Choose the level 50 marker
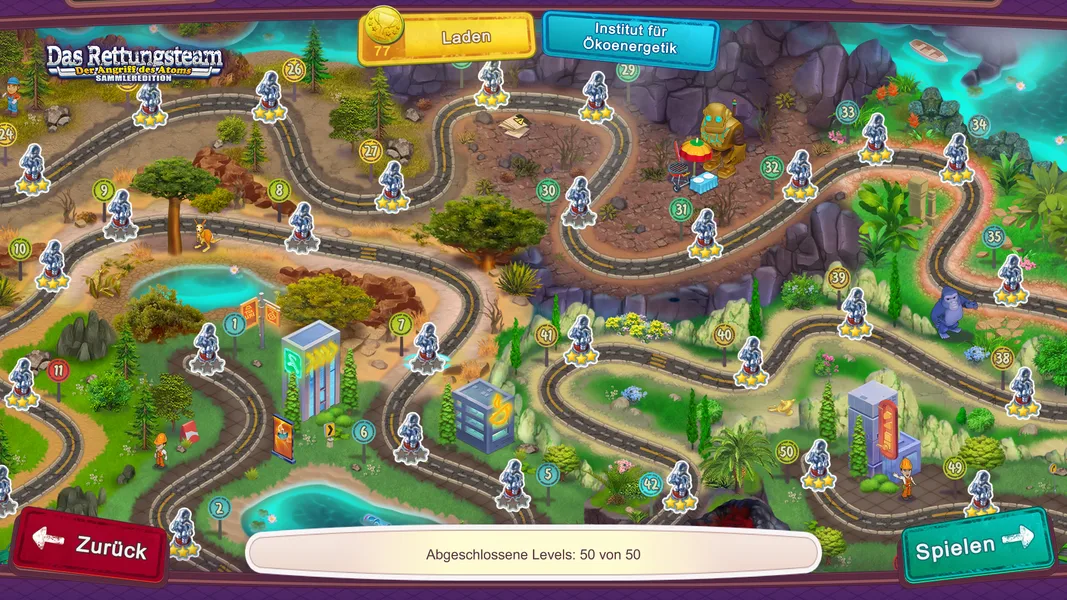1067x600 pixels. [x=787, y=452]
